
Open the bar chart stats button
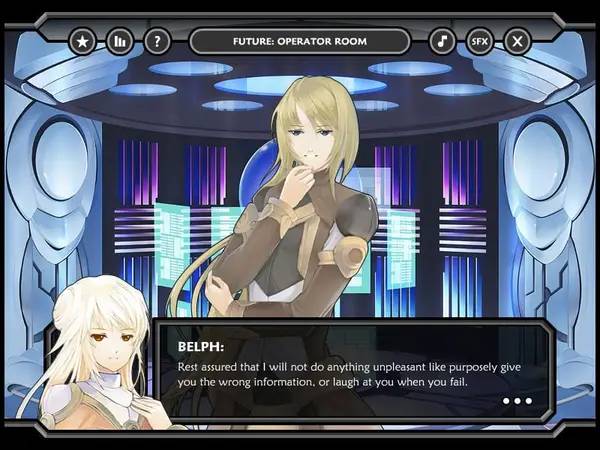click(119, 41)
